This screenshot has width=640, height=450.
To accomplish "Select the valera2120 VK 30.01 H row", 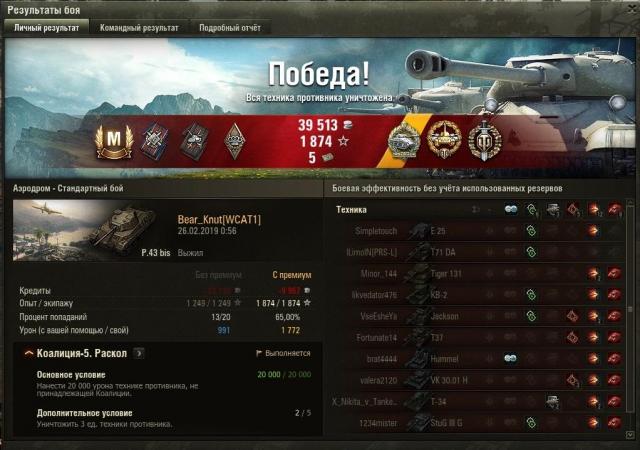I will (478, 380).
